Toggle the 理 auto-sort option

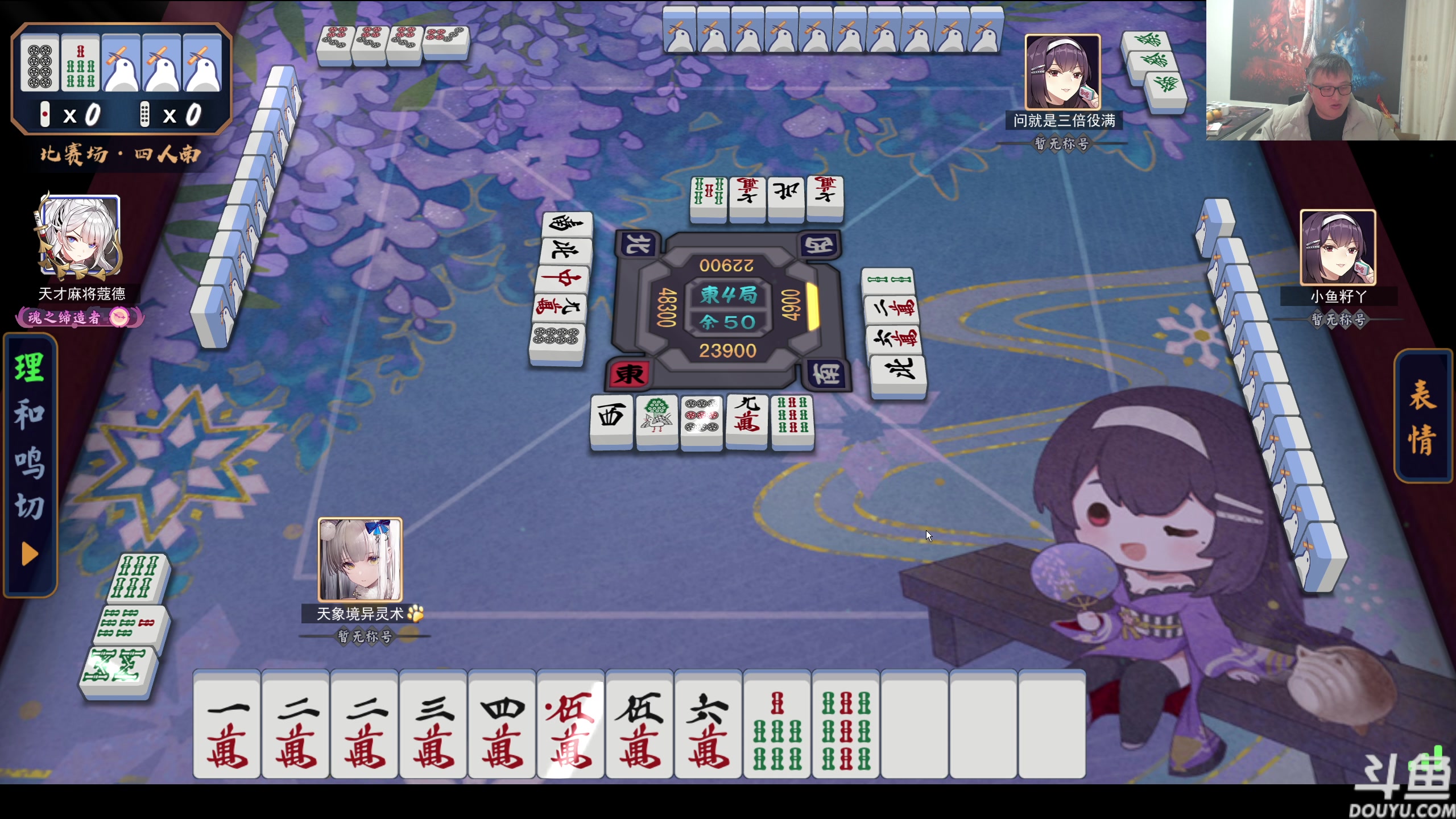pos(30,367)
